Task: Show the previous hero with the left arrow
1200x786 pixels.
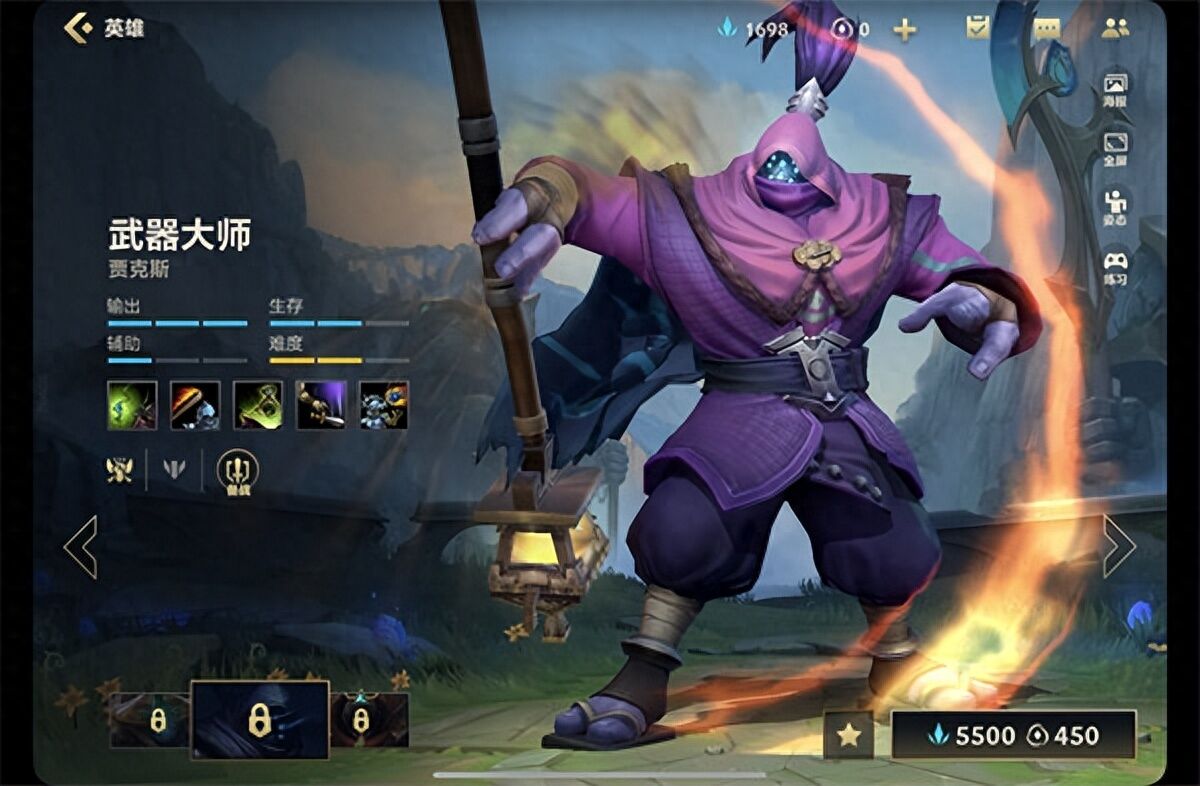Action: point(81,546)
